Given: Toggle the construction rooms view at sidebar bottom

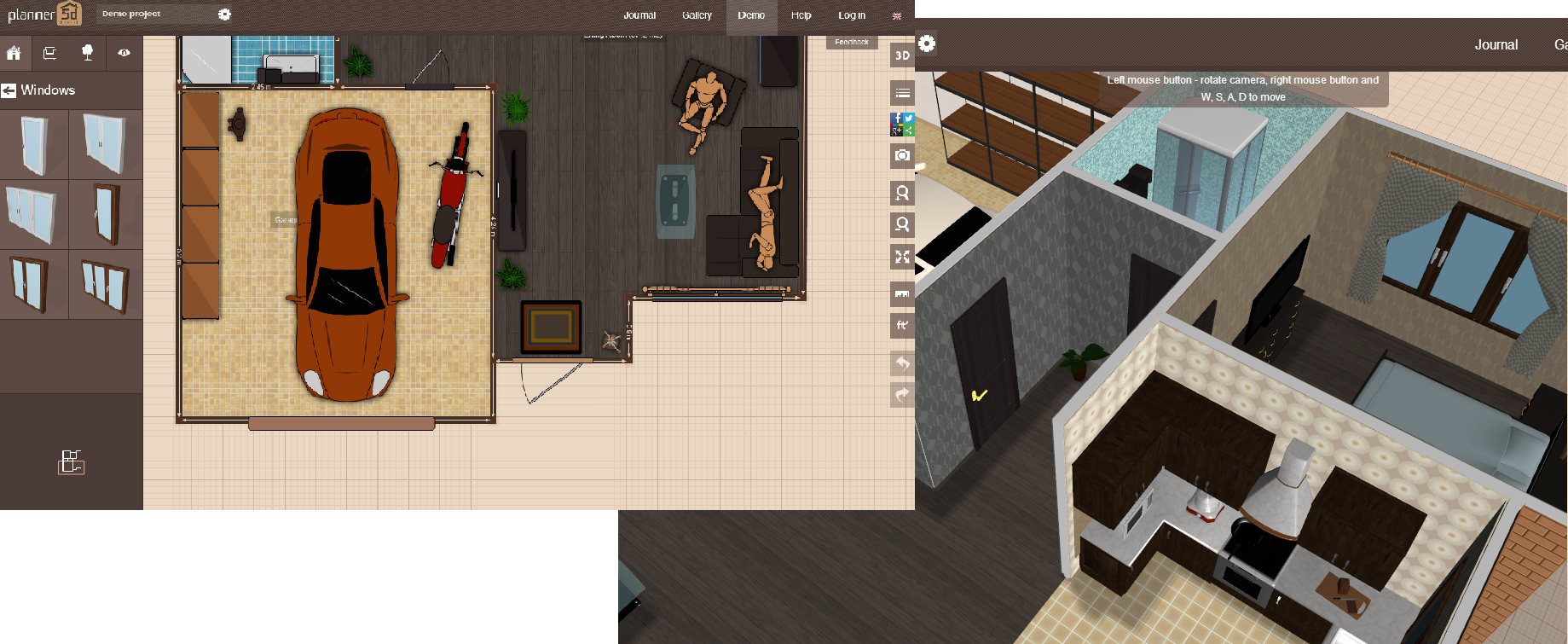Looking at the screenshot, I should tap(71, 461).
